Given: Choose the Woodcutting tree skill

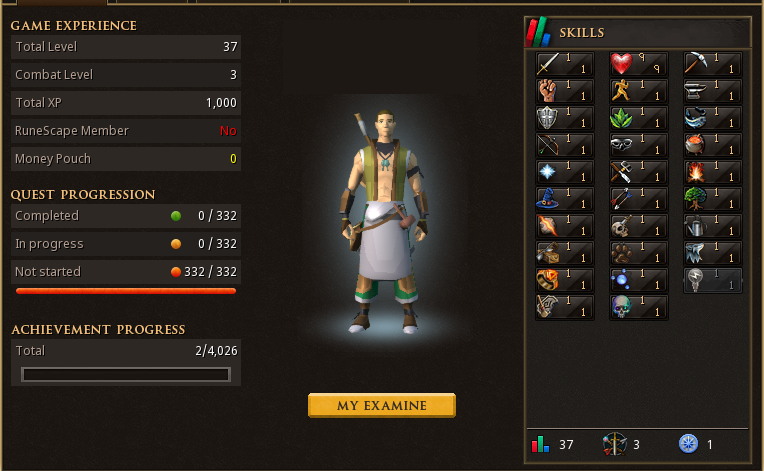Looking at the screenshot, I should pyautogui.click(x=713, y=200).
